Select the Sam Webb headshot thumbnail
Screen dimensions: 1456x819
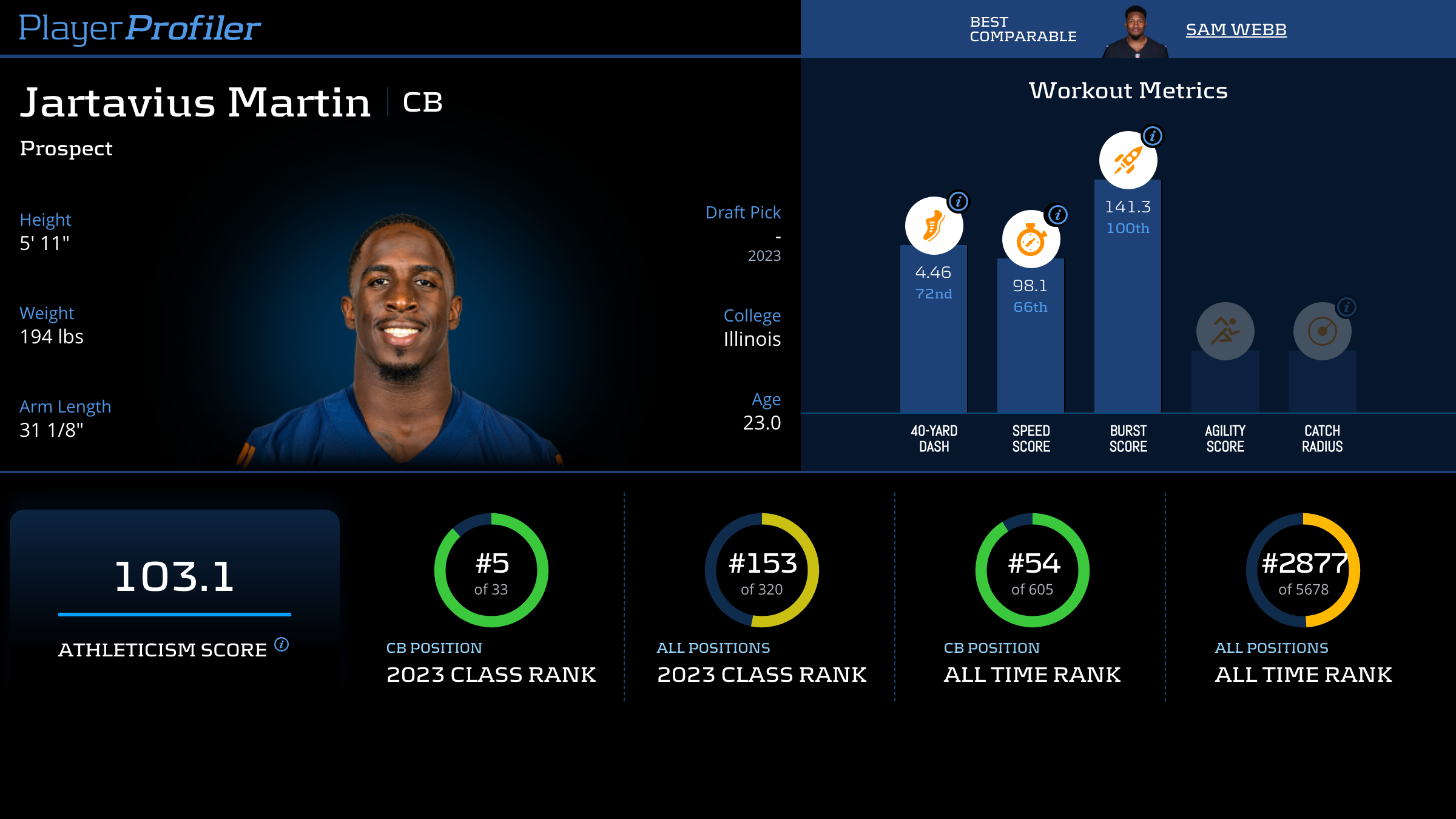point(1135,32)
